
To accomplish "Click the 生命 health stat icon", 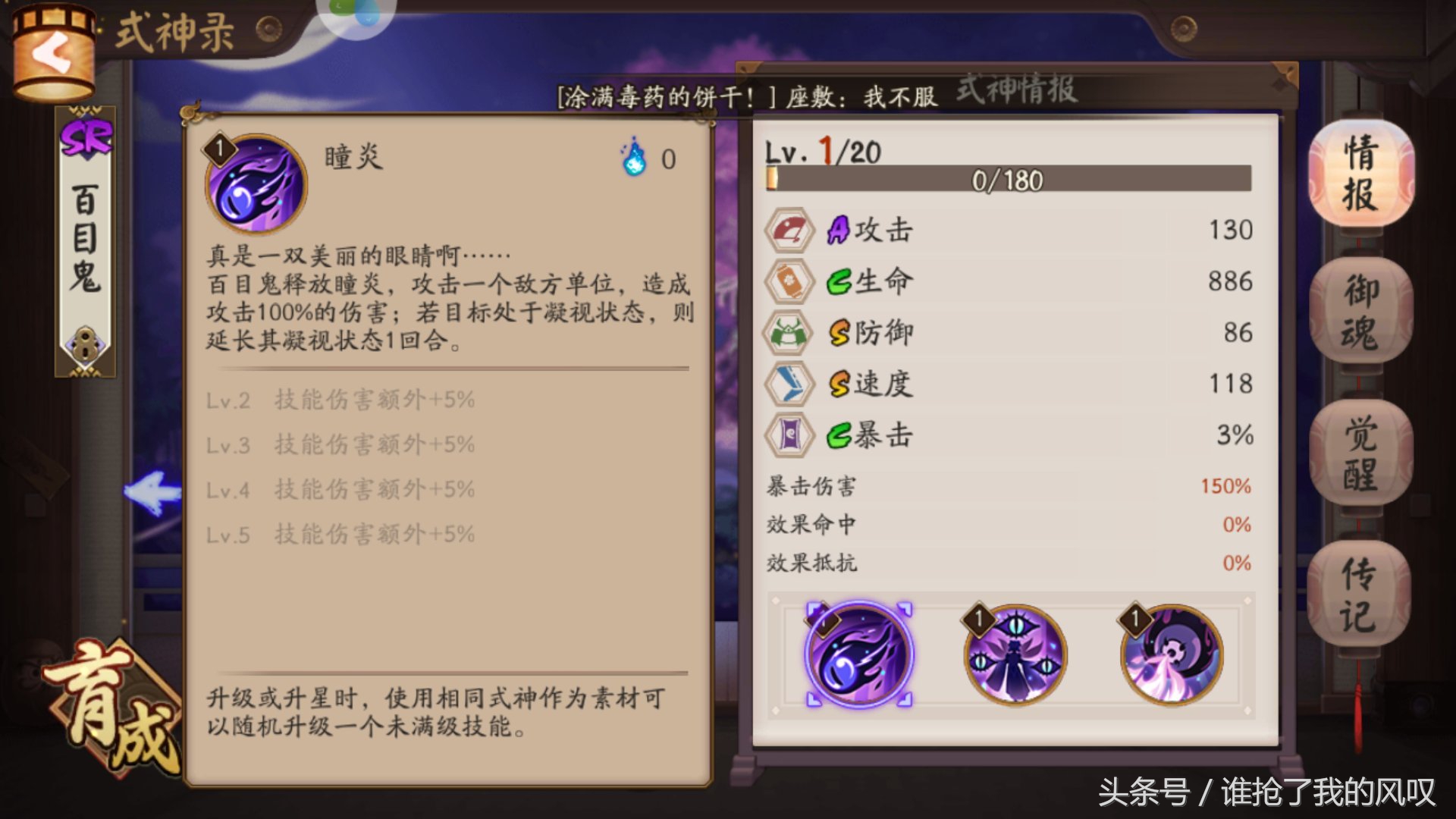I will point(789,281).
